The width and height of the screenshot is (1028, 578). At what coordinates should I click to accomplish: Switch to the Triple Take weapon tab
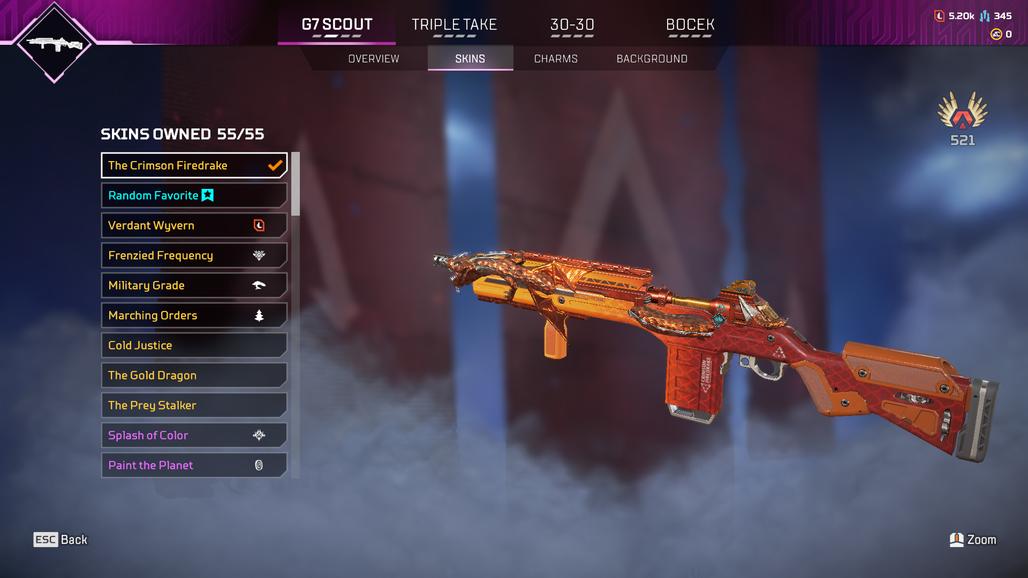click(x=454, y=25)
